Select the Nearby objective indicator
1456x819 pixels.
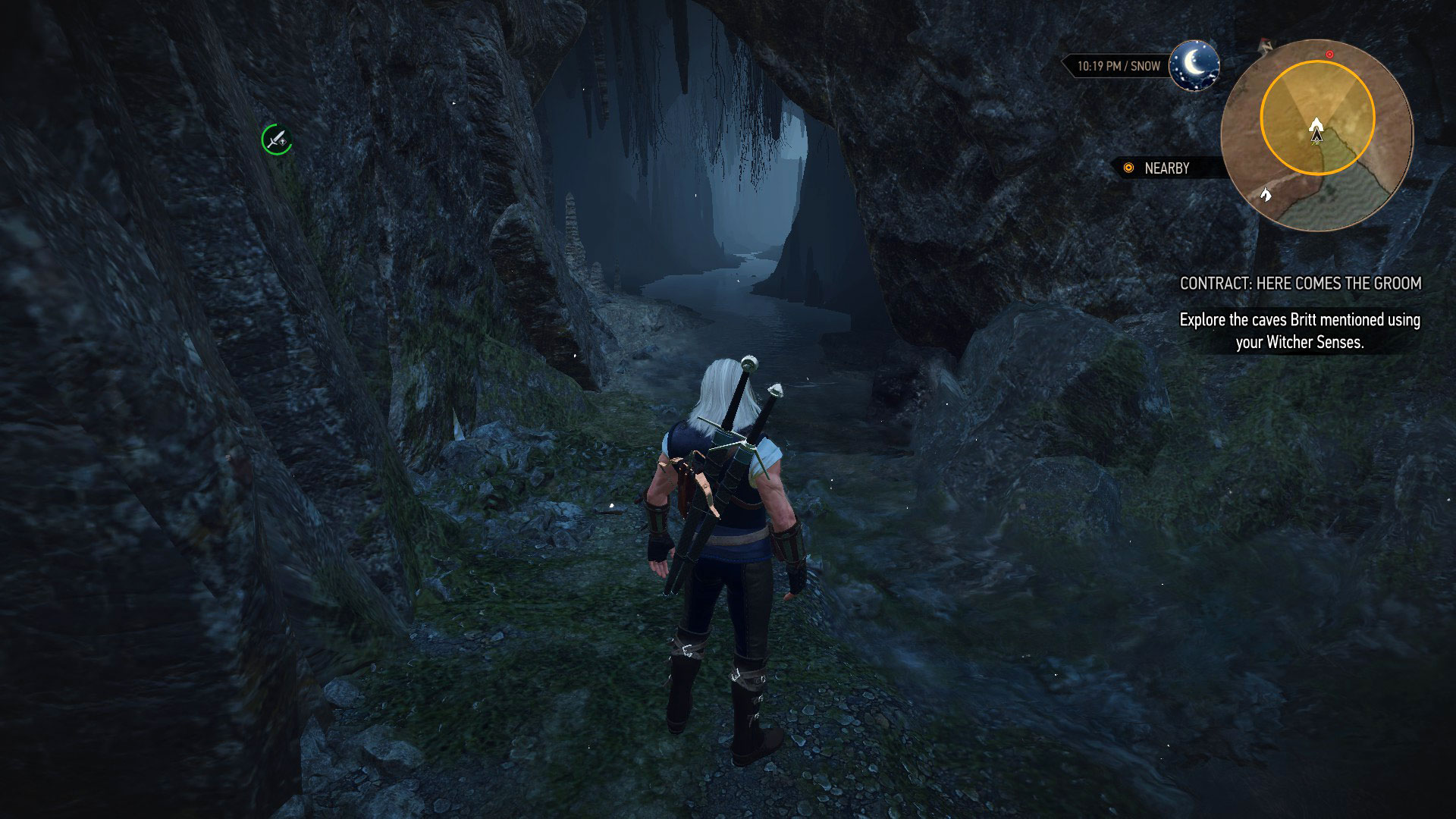pos(1158,168)
